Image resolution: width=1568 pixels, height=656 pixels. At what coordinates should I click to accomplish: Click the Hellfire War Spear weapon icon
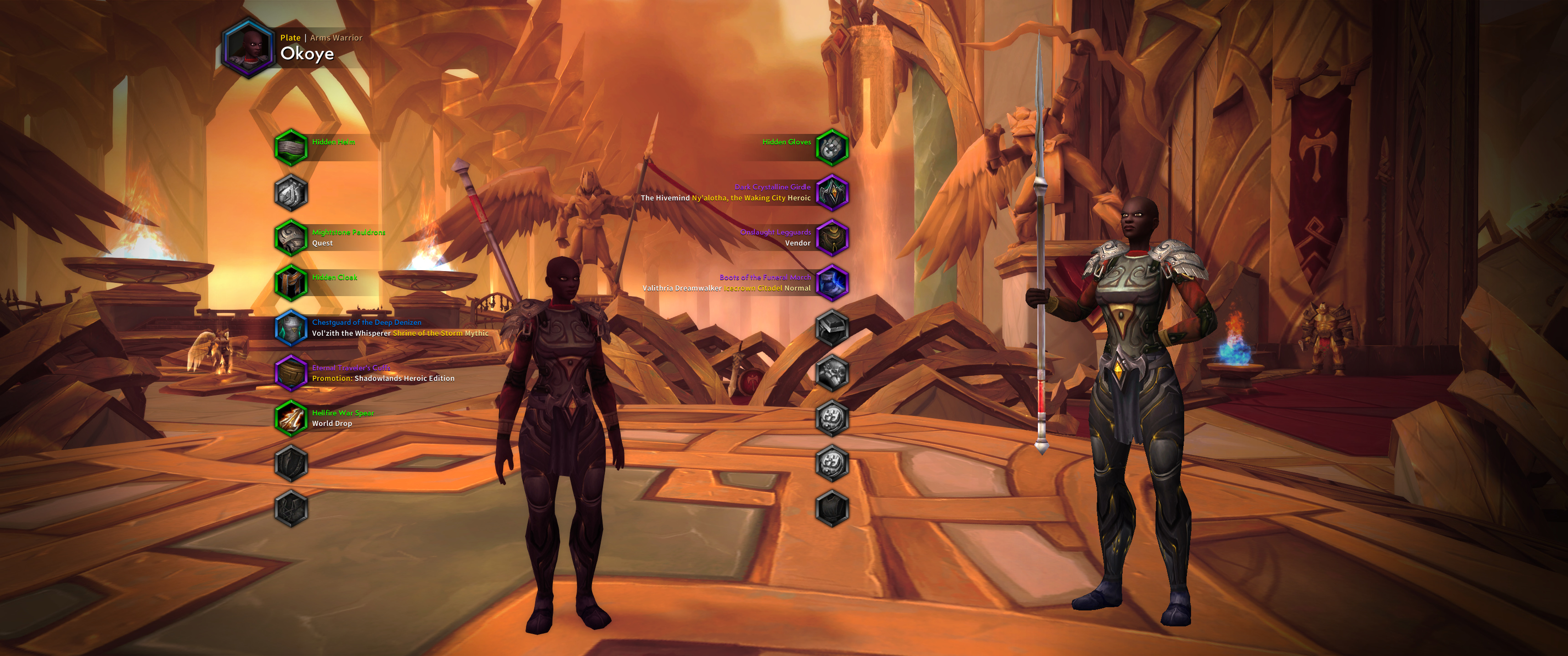[291, 418]
